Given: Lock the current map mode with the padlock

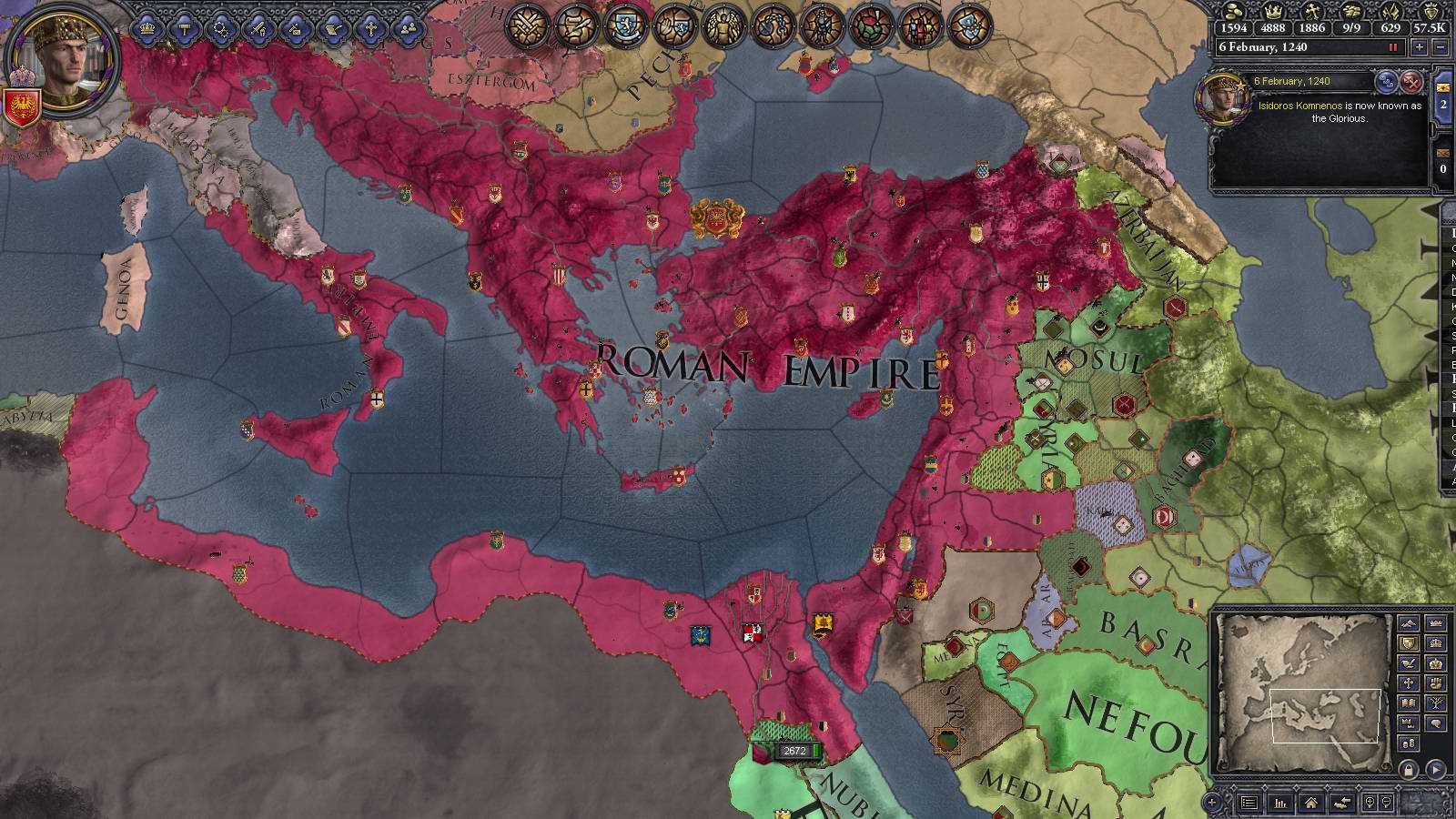Looking at the screenshot, I should click(x=1408, y=769).
